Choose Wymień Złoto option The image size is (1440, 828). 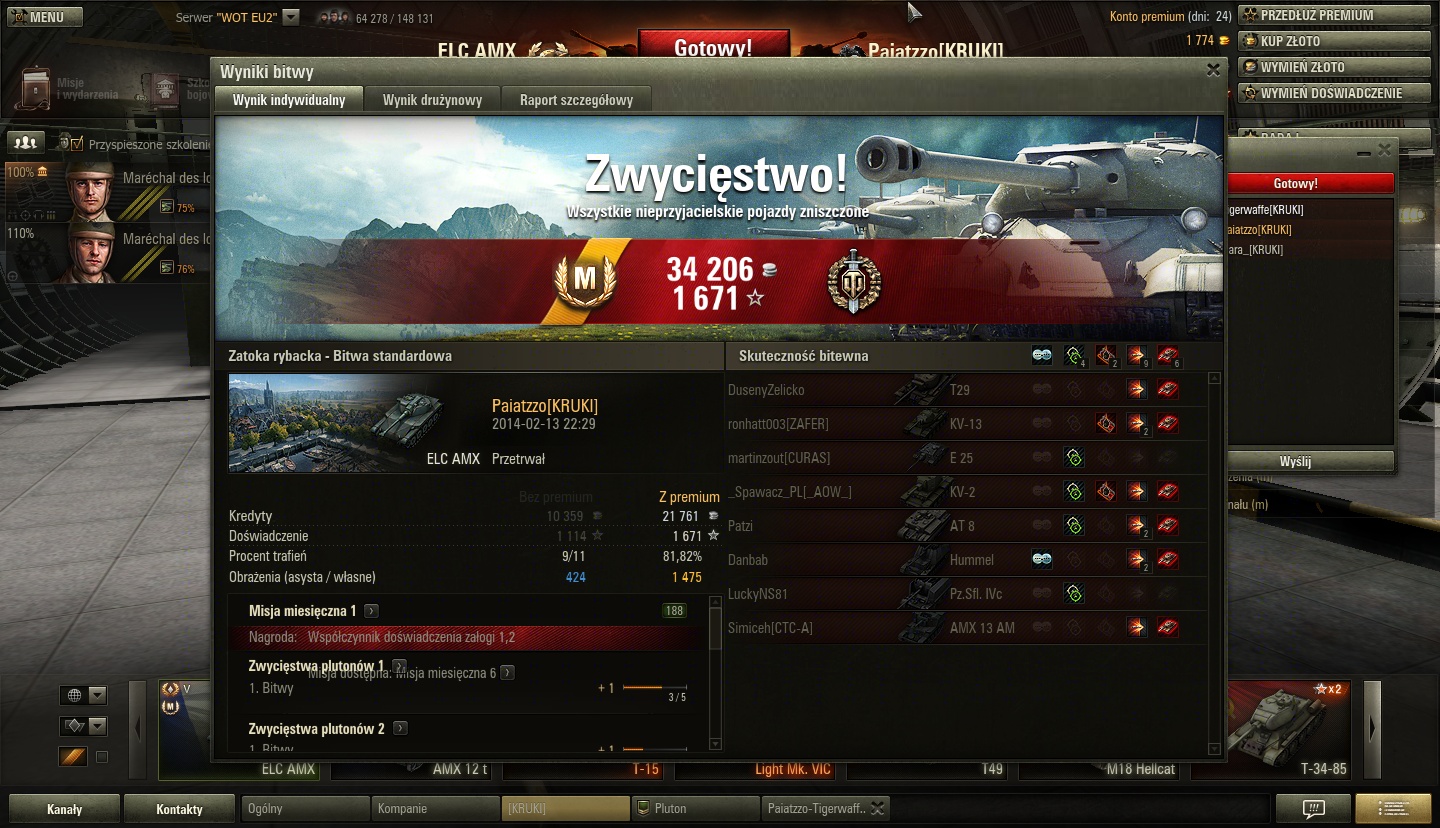click(1334, 67)
